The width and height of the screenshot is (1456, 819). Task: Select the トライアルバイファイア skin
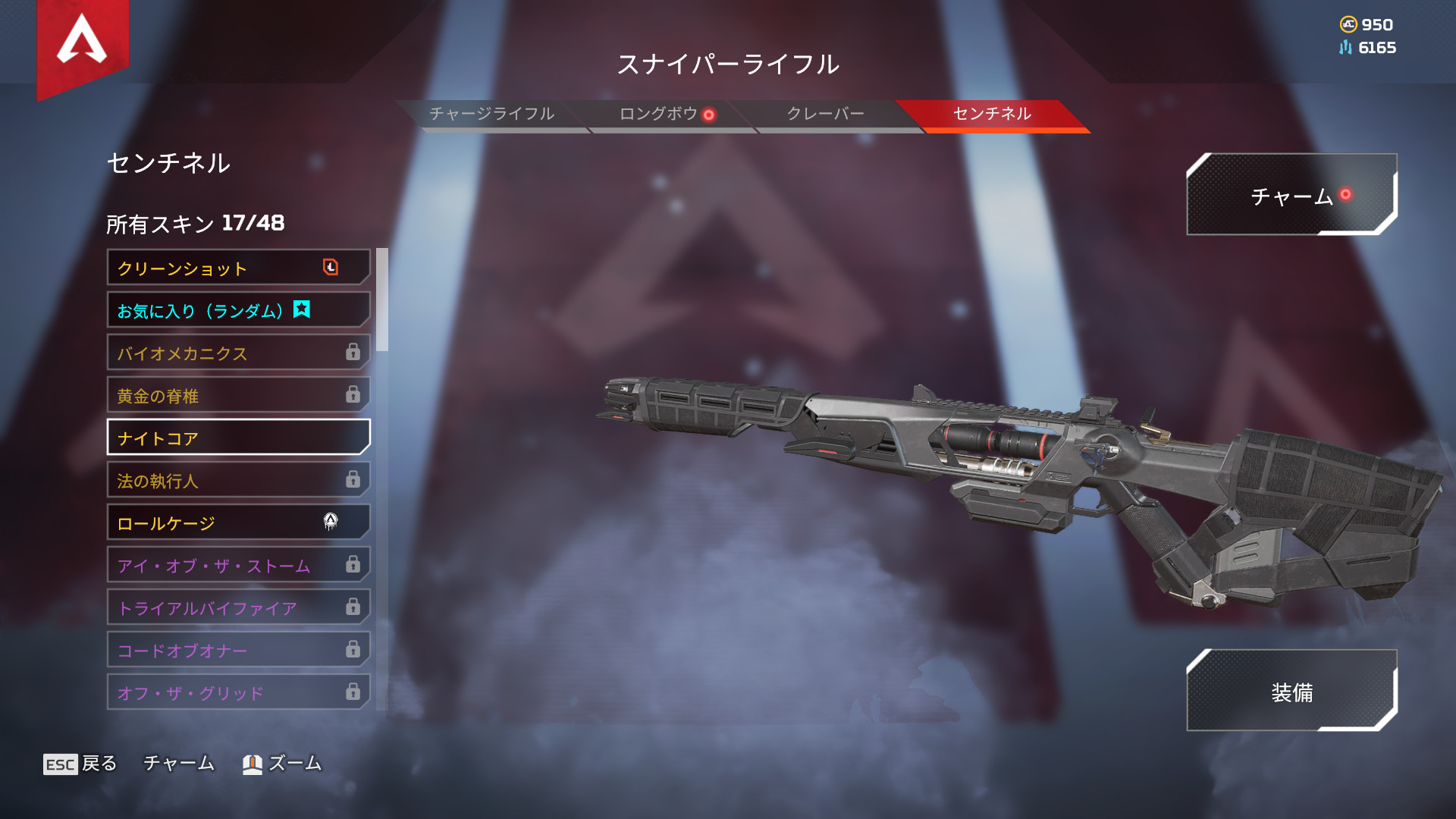[x=238, y=607]
